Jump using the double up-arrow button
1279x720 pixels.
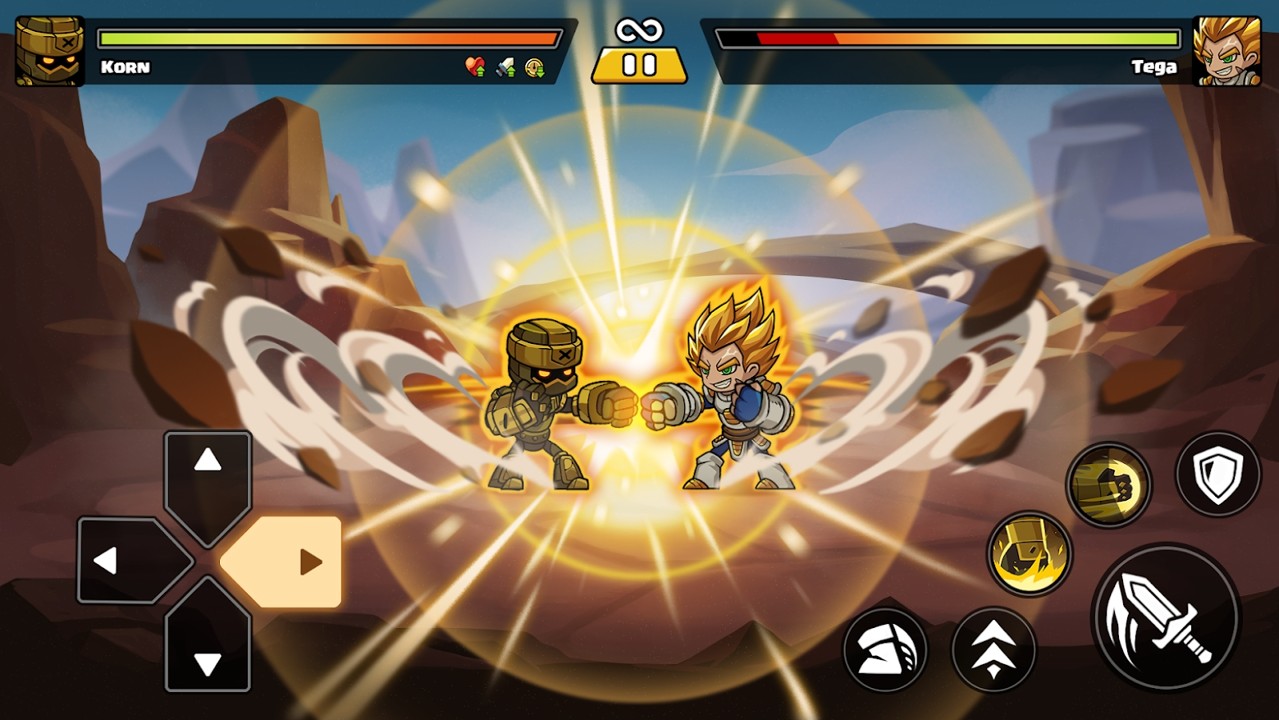(x=993, y=650)
